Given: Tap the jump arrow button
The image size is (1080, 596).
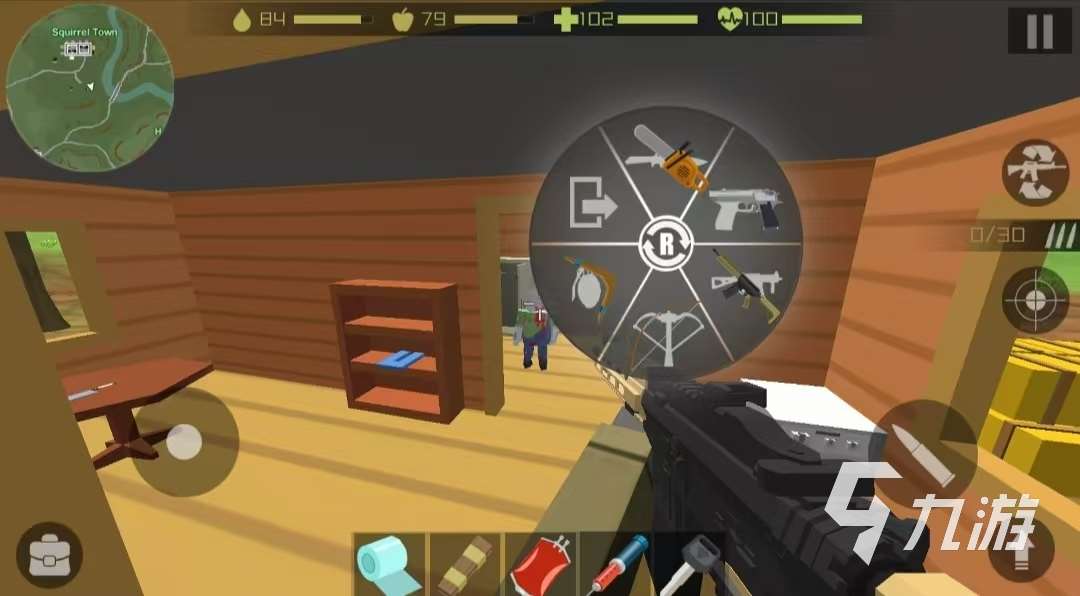Looking at the screenshot, I should click(x=1020, y=550).
